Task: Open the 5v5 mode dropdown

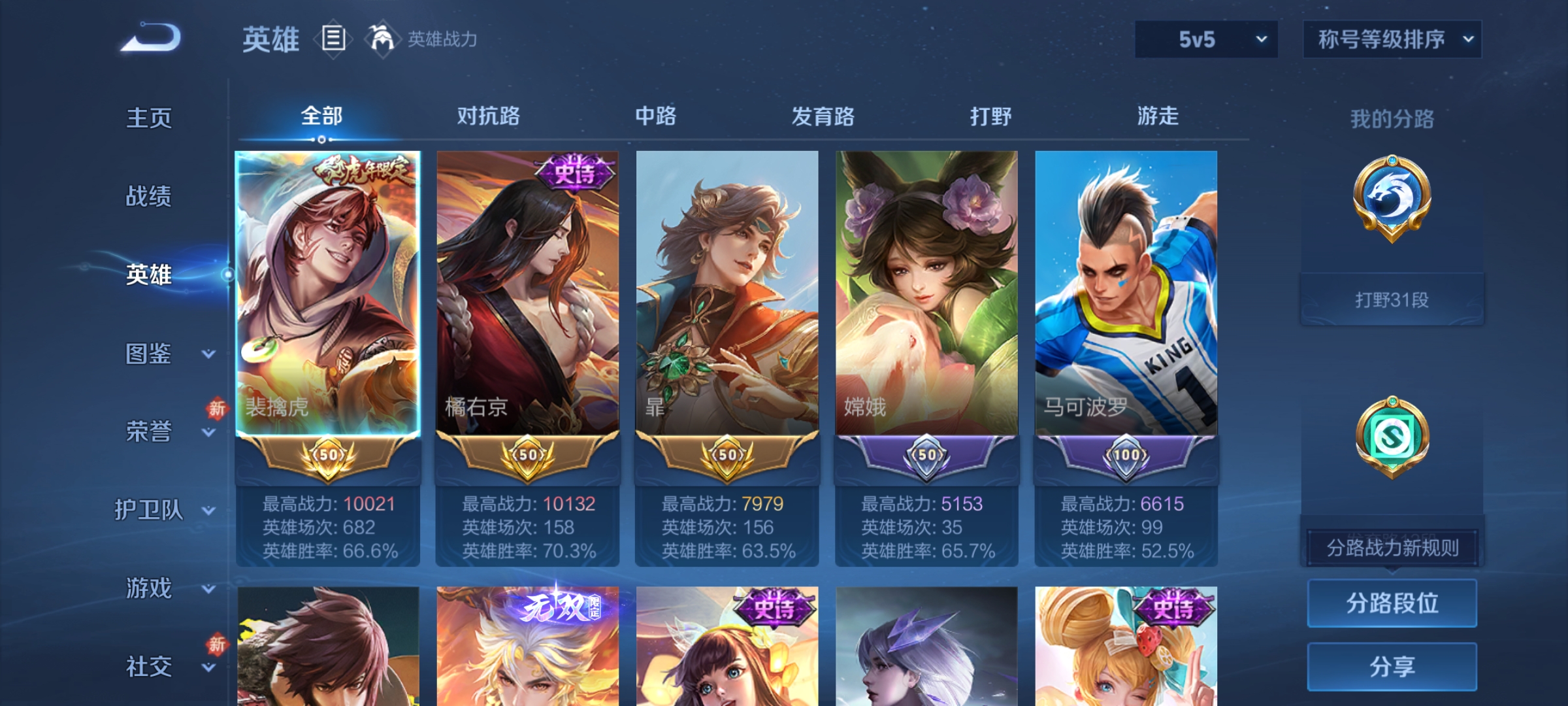Action: [x=1205, y=39]
